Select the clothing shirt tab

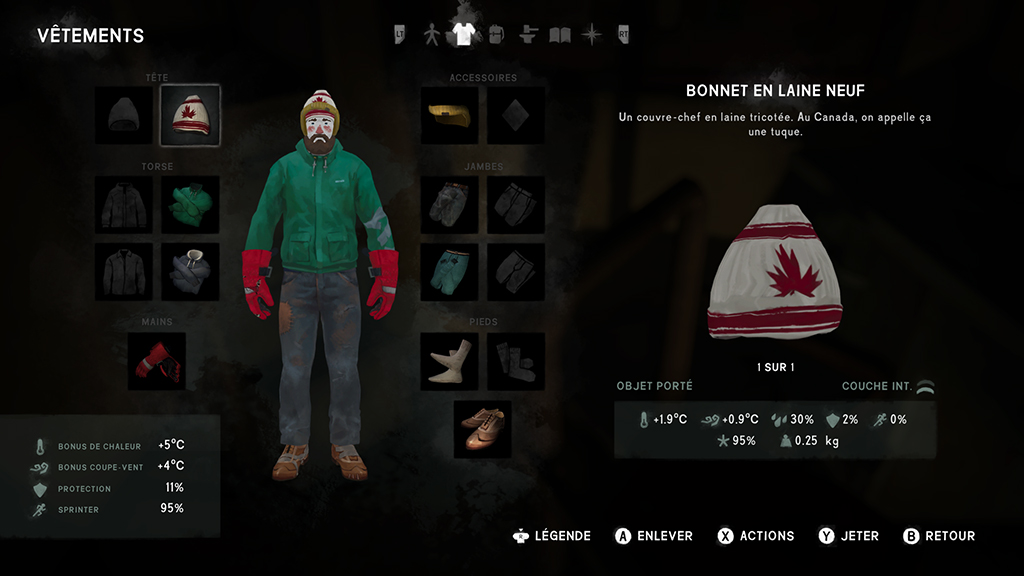click(462, 35)
